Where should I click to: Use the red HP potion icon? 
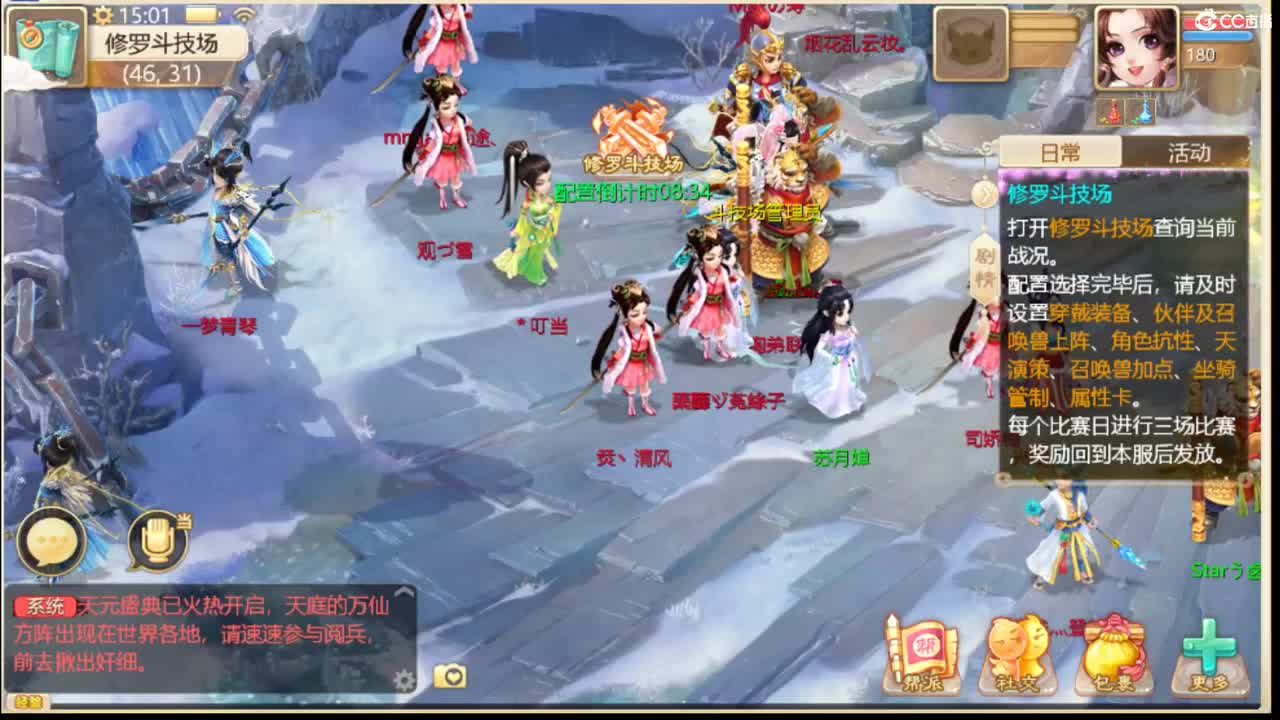[1110, 110]
